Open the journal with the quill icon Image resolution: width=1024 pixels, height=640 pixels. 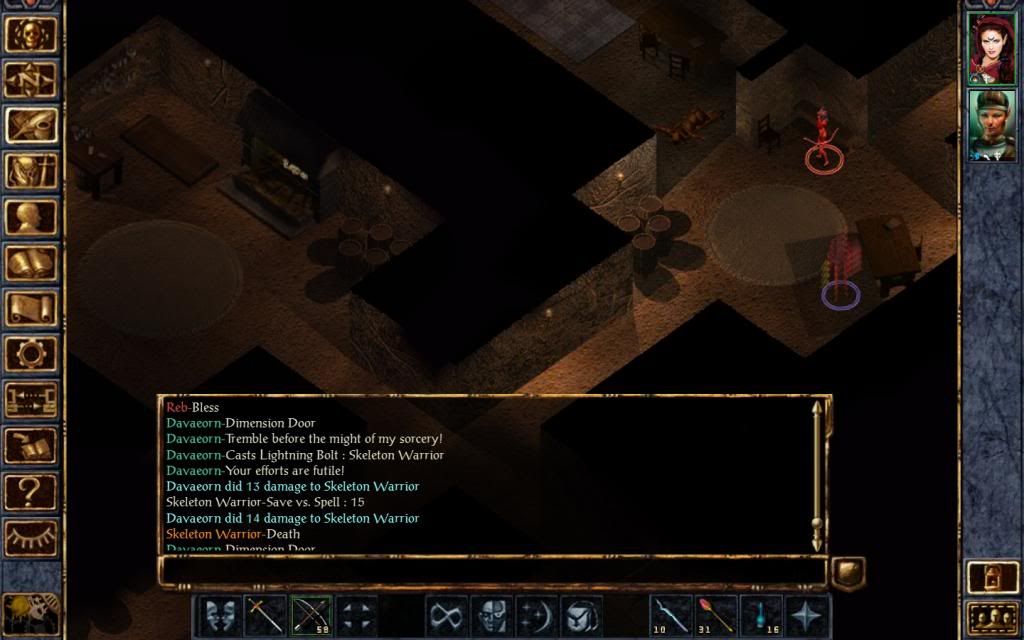coord(31,125)
